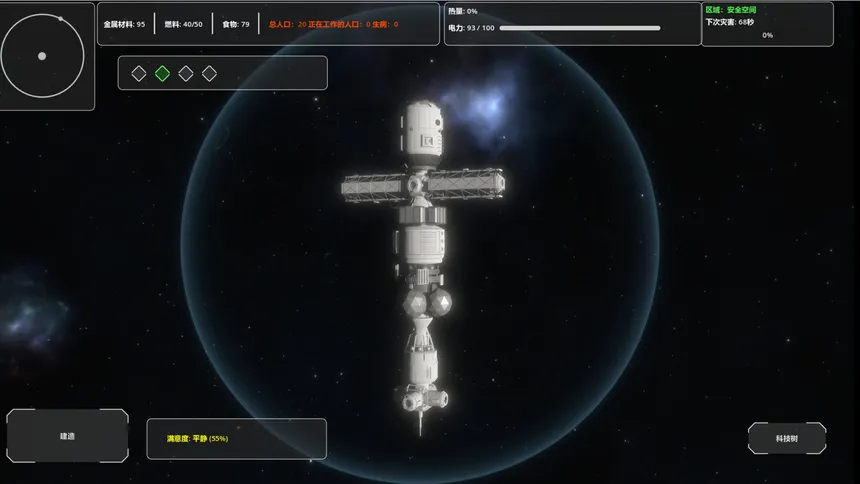Select the green diamond indicator
The image size is (860, 484).
pyautogui.click(x=162, y=73)
